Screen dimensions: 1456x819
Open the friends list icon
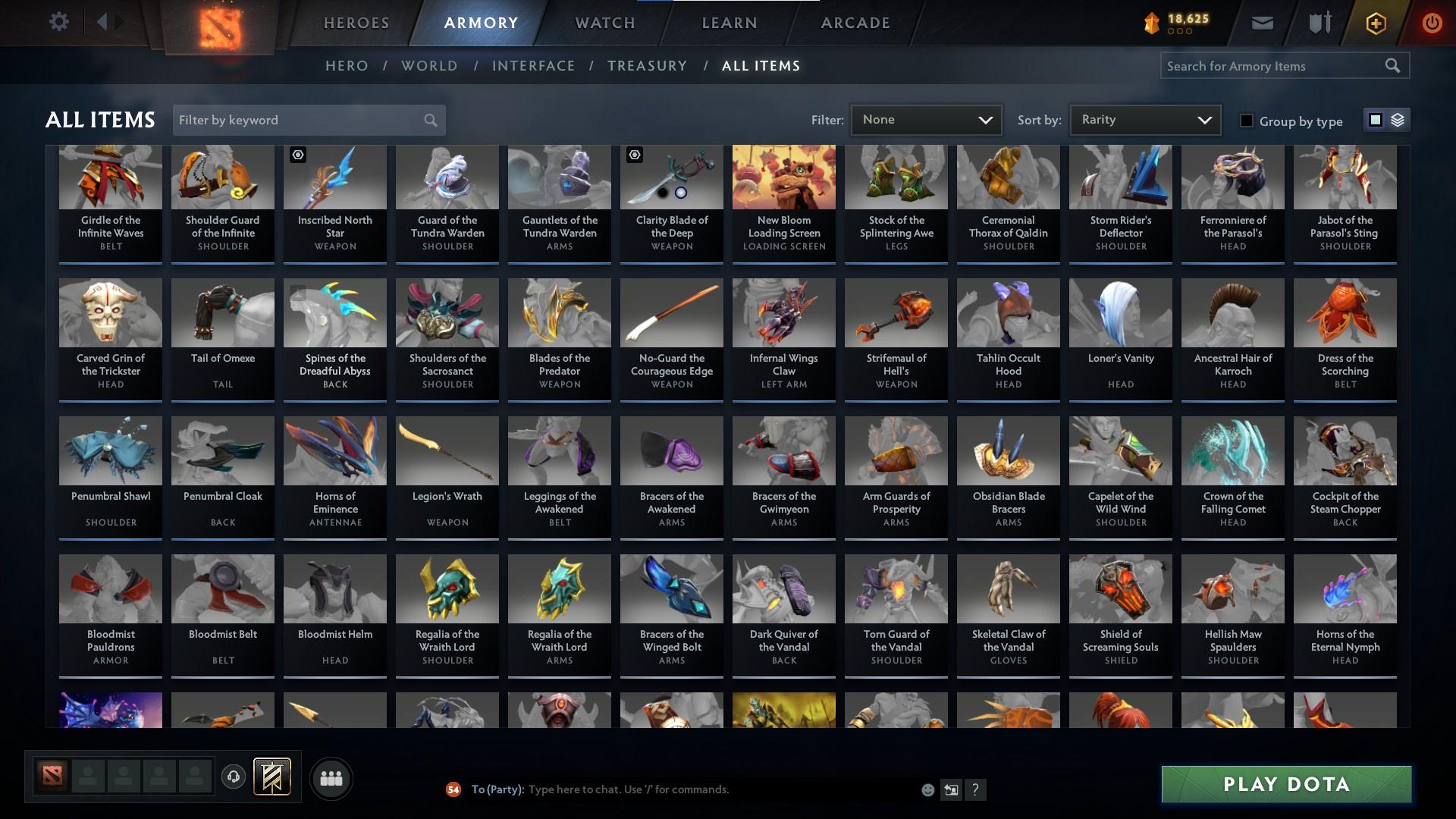coord(330,777)
